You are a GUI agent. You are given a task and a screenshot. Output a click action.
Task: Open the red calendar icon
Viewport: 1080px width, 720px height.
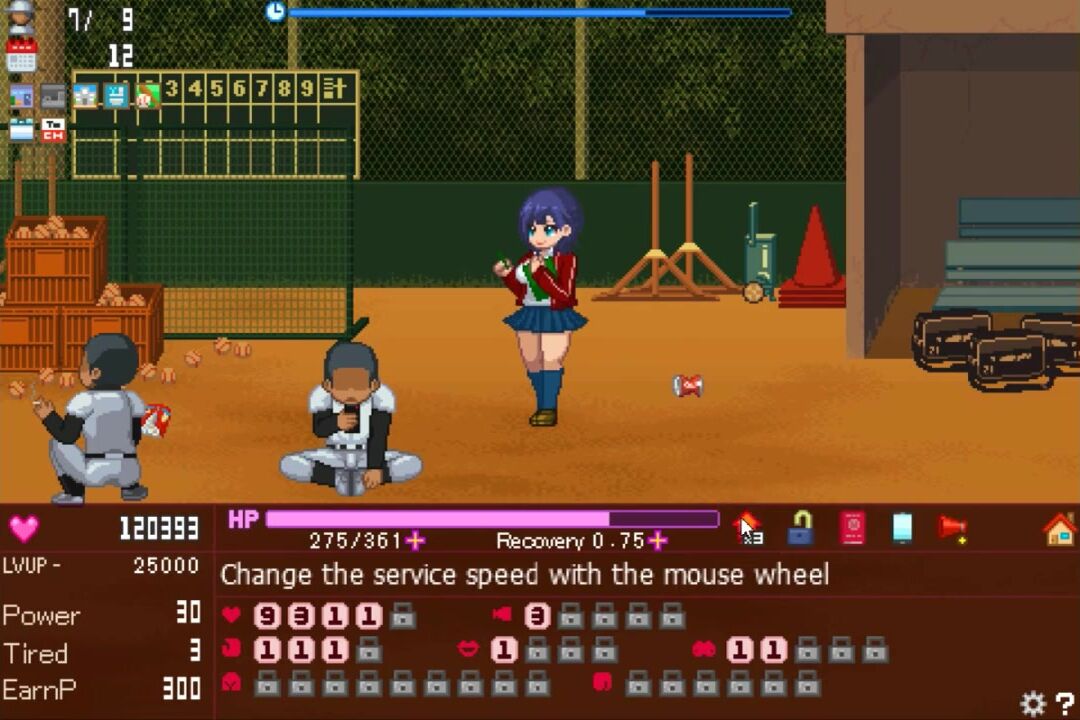tap(21, 55)
